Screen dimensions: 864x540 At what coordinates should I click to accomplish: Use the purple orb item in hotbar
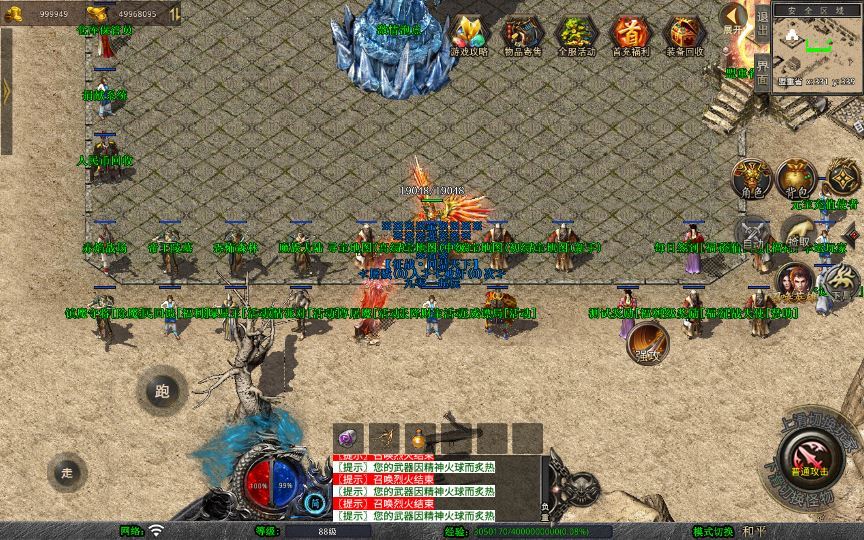[x=347, y=438]
